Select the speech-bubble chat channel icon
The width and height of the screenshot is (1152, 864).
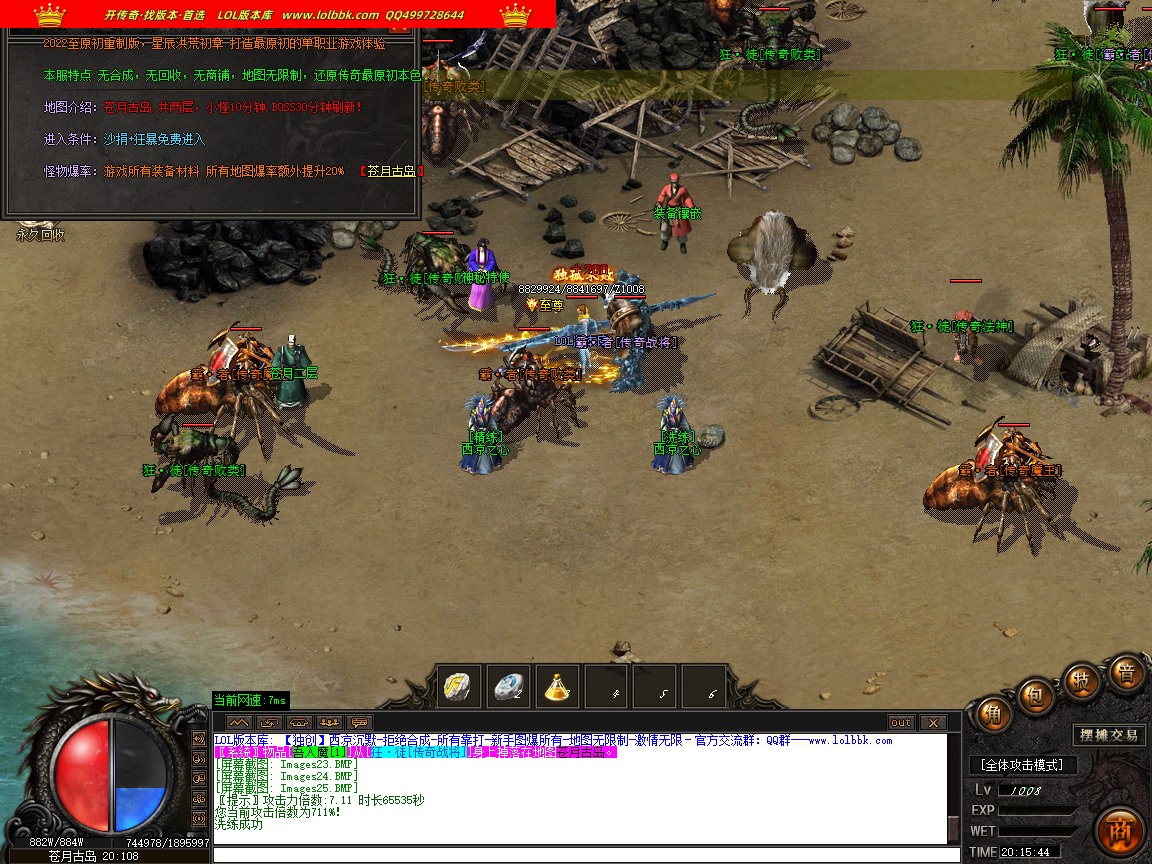click(x=359, y=722)
